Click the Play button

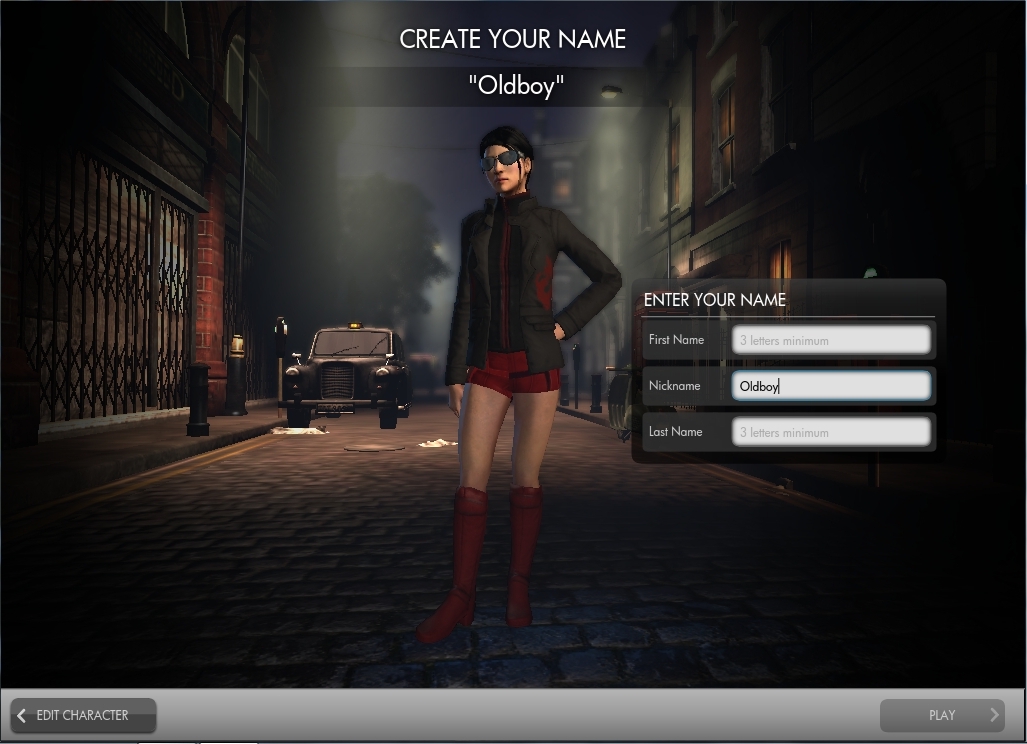(942, 715)
